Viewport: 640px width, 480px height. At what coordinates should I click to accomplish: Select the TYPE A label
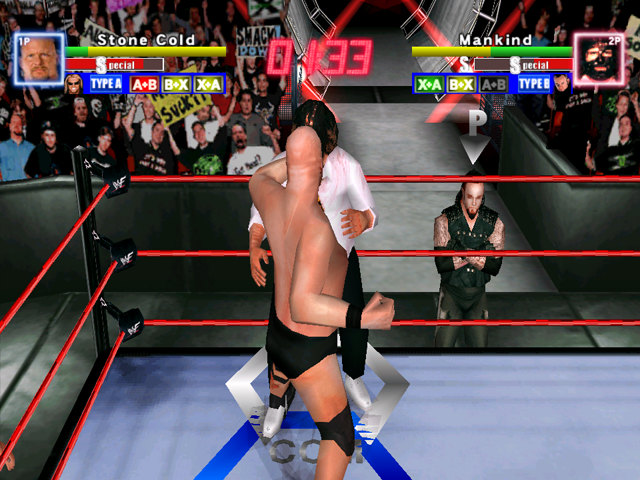pyautogui.click(x=106, y=84)
